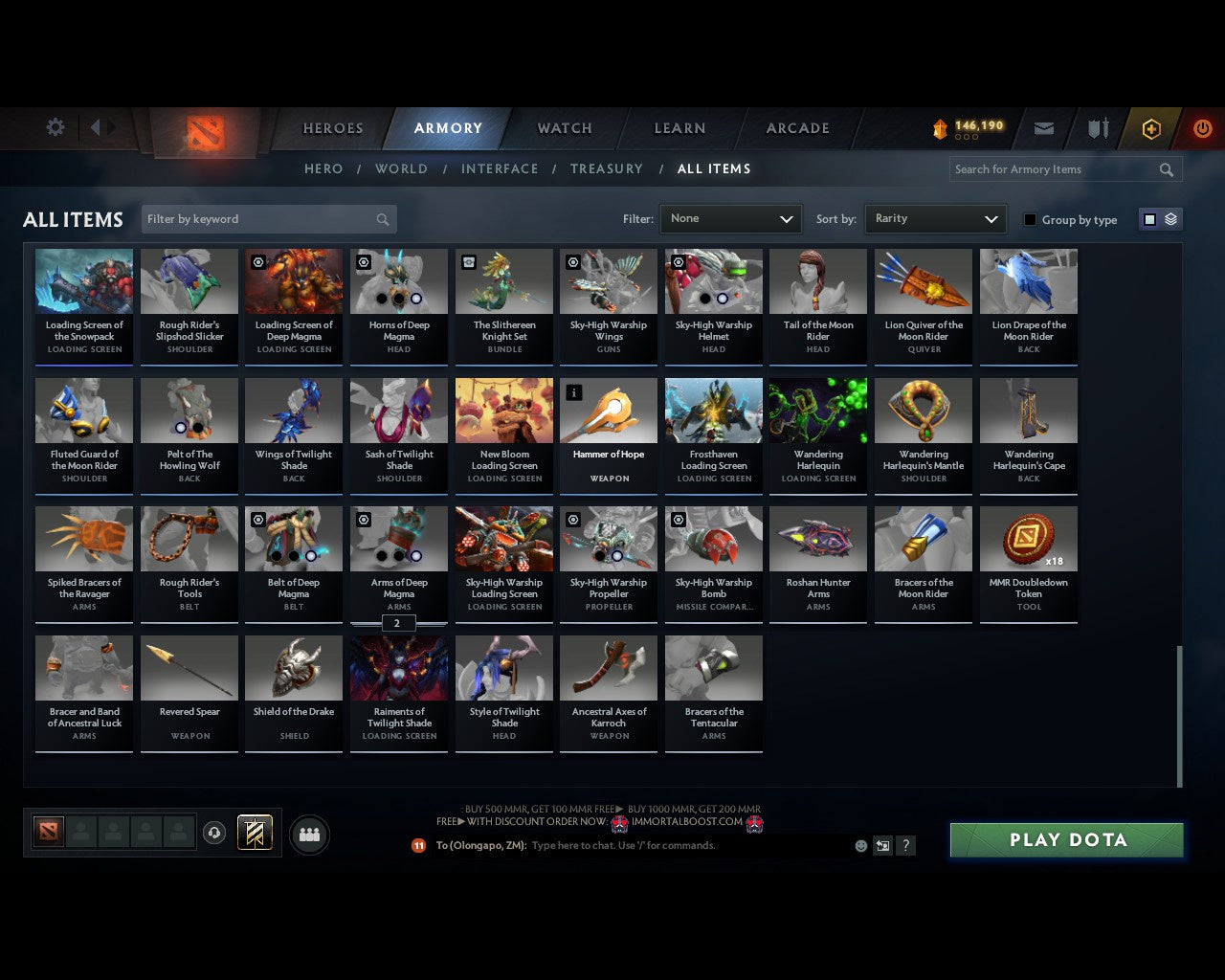Viewport: 1225px width, 980px height.
Task: Open the headset voice chat icon at bottom
Action: pos(214,833)
